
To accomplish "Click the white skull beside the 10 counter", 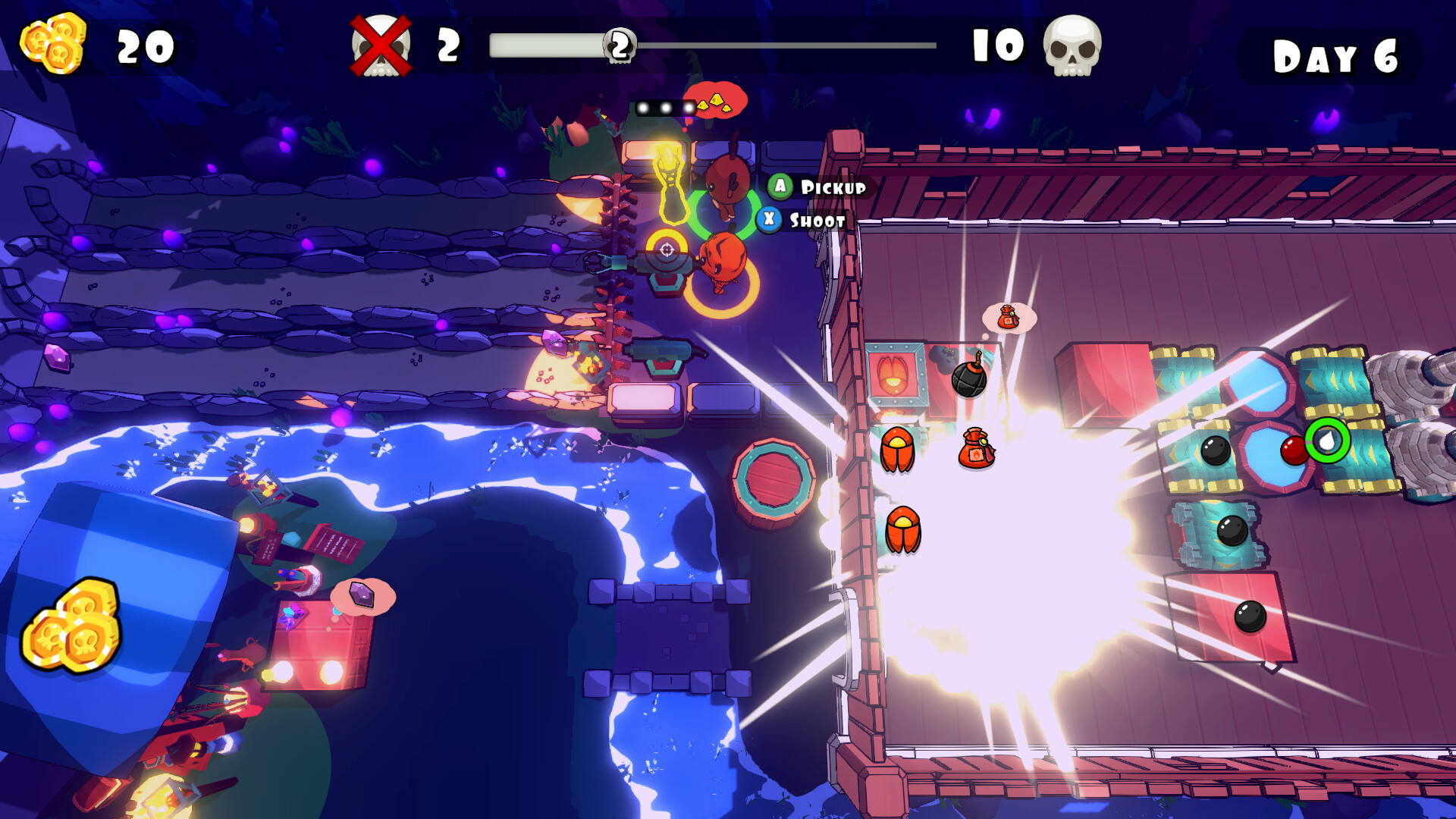I will pos(1073,47).
